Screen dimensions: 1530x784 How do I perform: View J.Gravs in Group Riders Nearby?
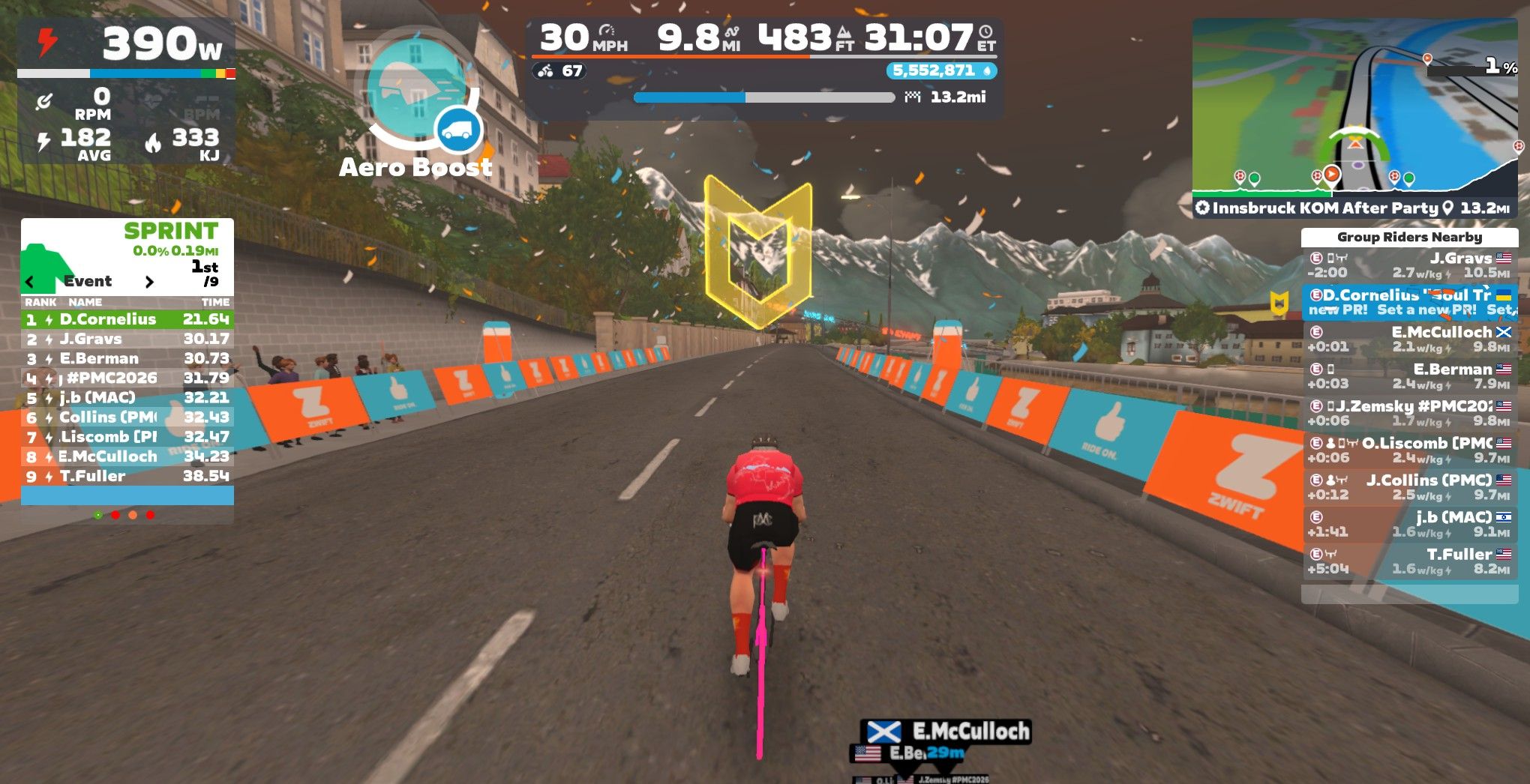pyautogui.click(x=1408, y=265)
